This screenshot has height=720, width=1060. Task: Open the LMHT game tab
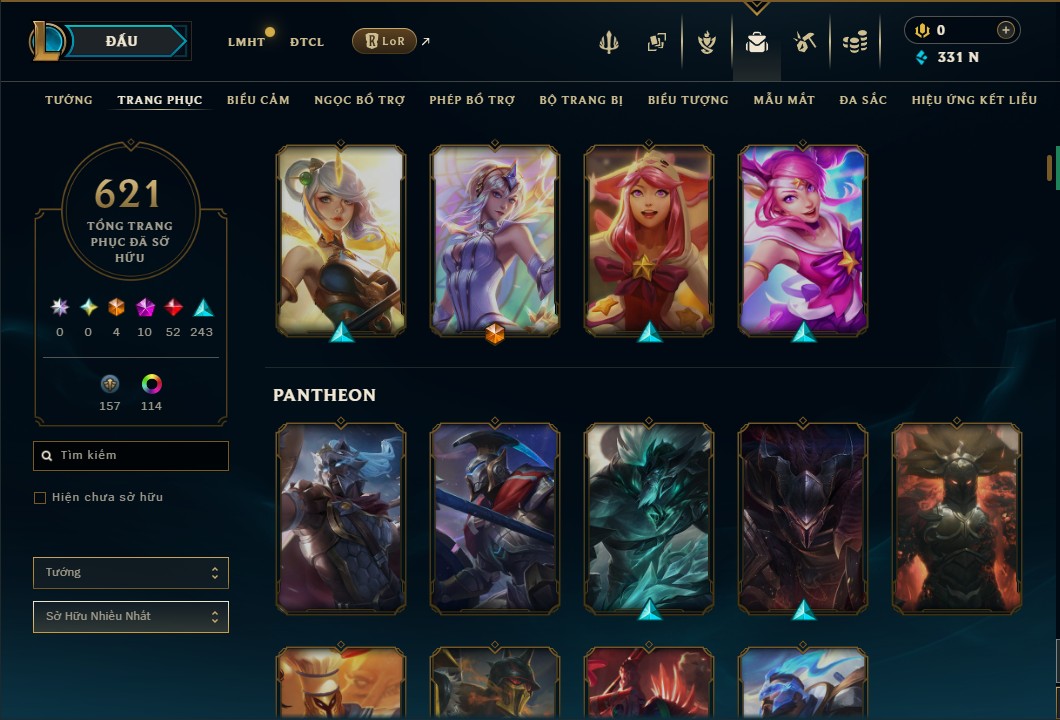point(246,42)
